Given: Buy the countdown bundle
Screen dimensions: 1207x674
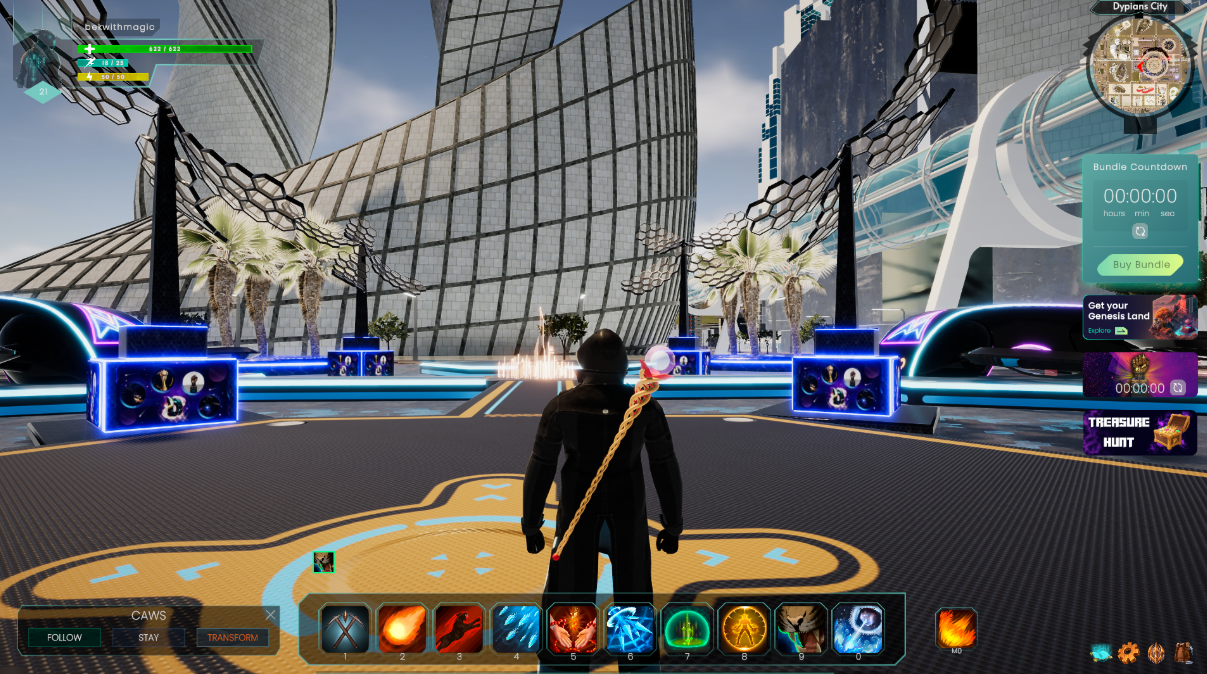Looking at the screenshot, I should (x=1140, y=265).
